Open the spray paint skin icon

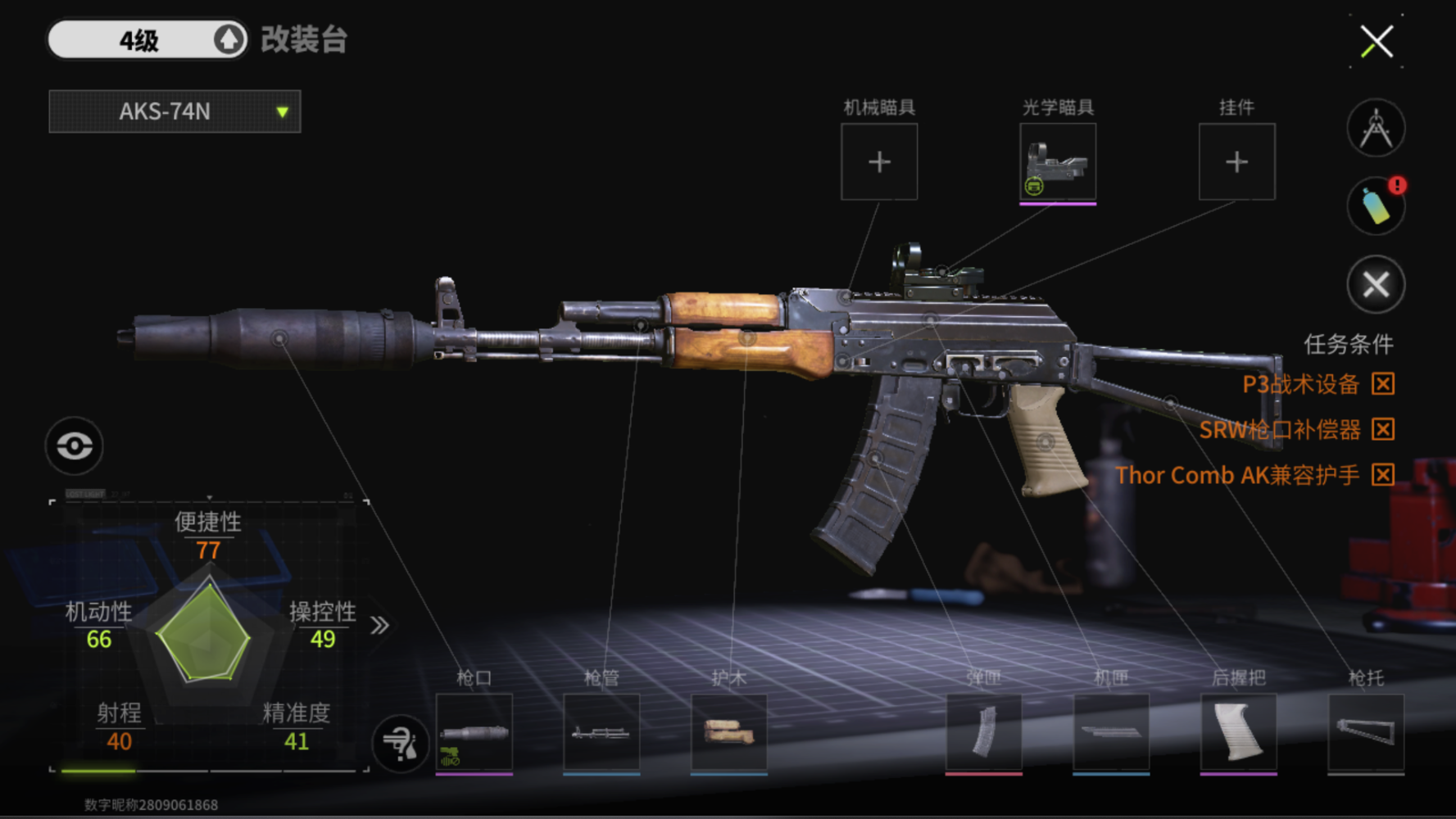1376,206
